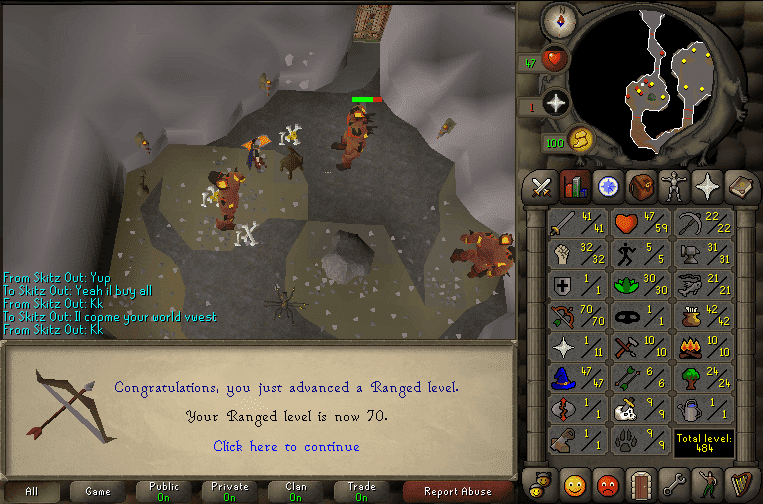
Task: Activate quick prayers via the prayer orb
Action: pyautogui.click(x=554, y=103)
